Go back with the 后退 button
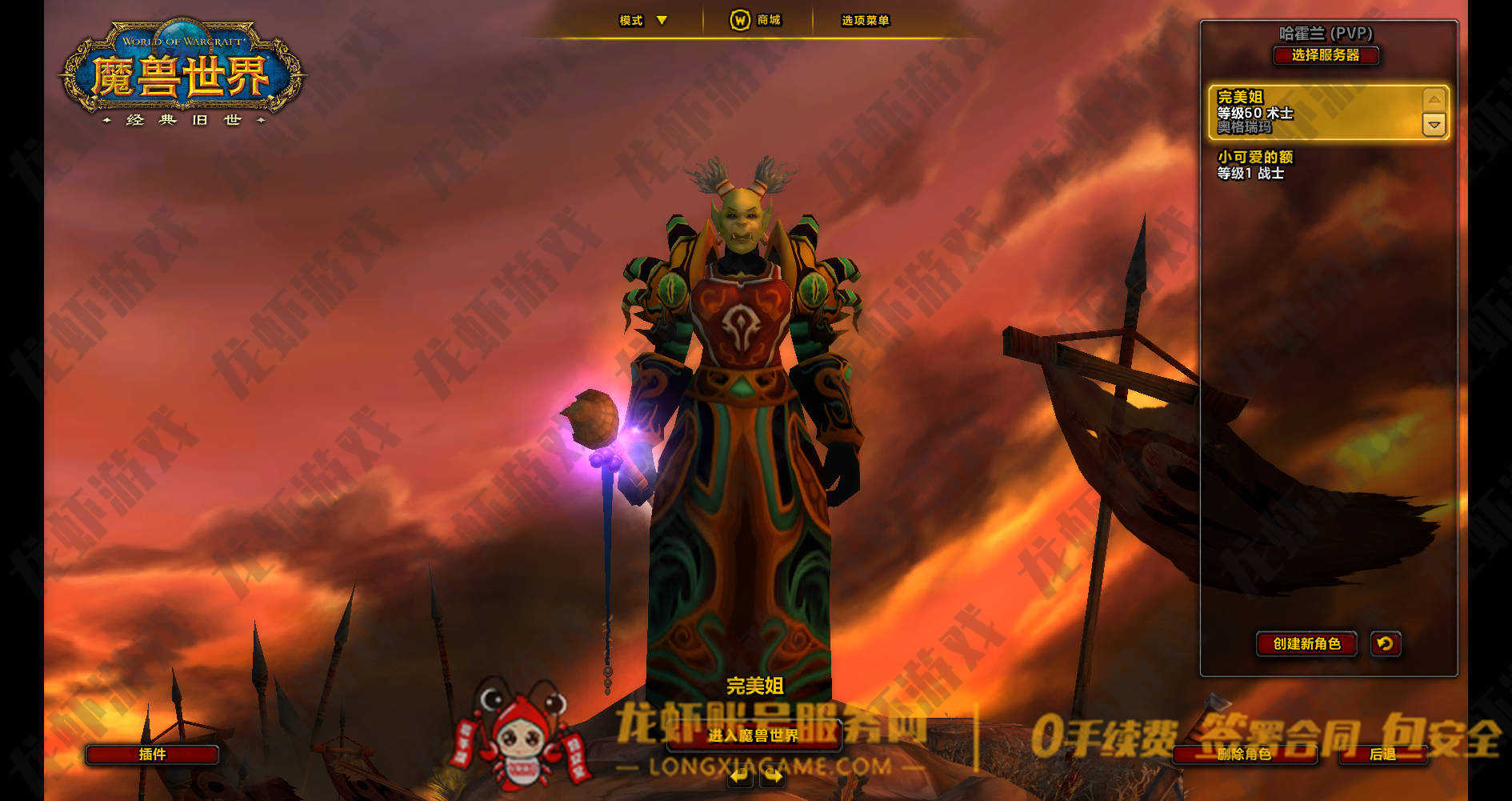This screenshot has width=1512, height=801. 1382,754
